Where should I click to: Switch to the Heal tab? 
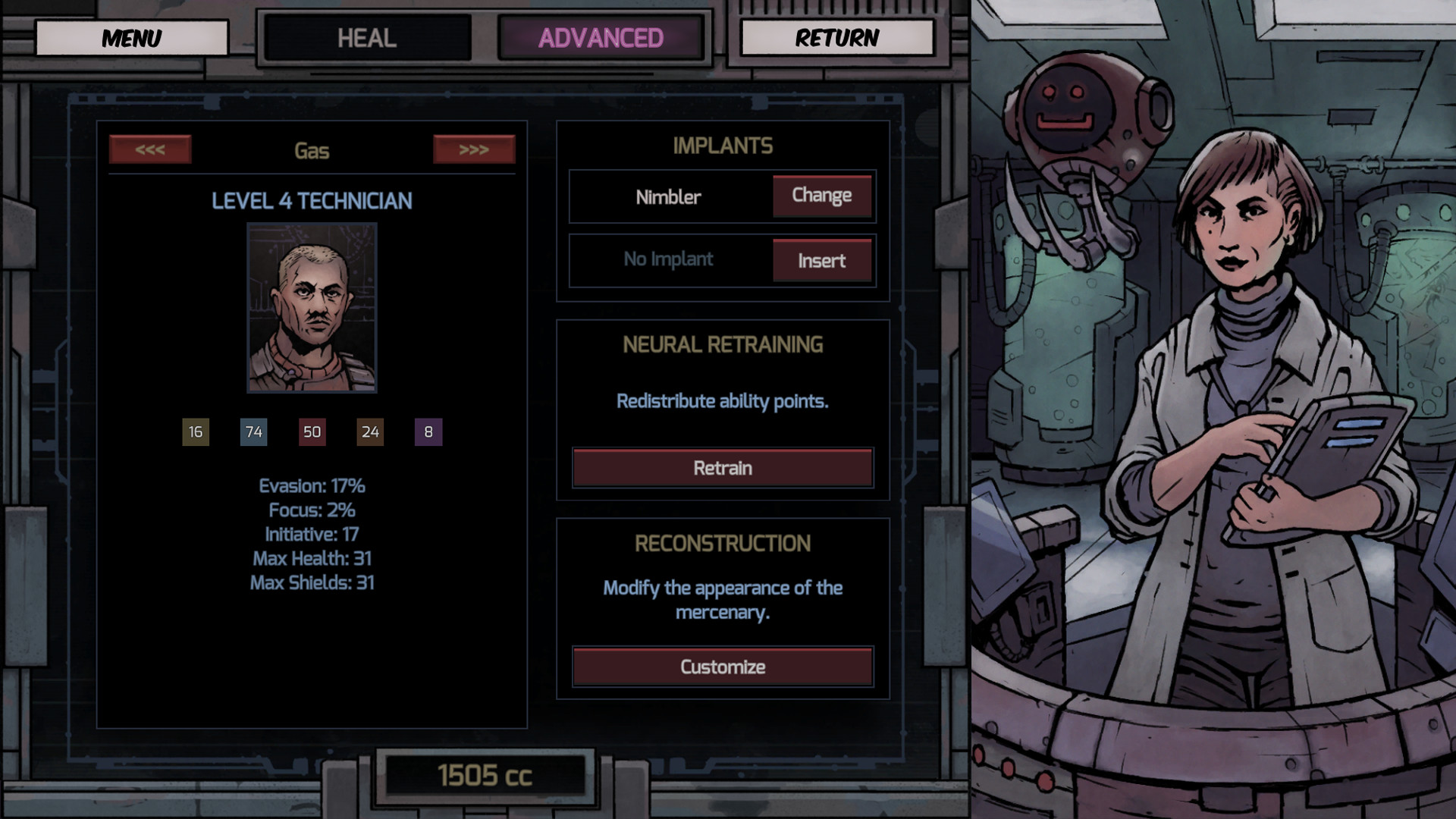pyautogui.click(x=368, y=36)
